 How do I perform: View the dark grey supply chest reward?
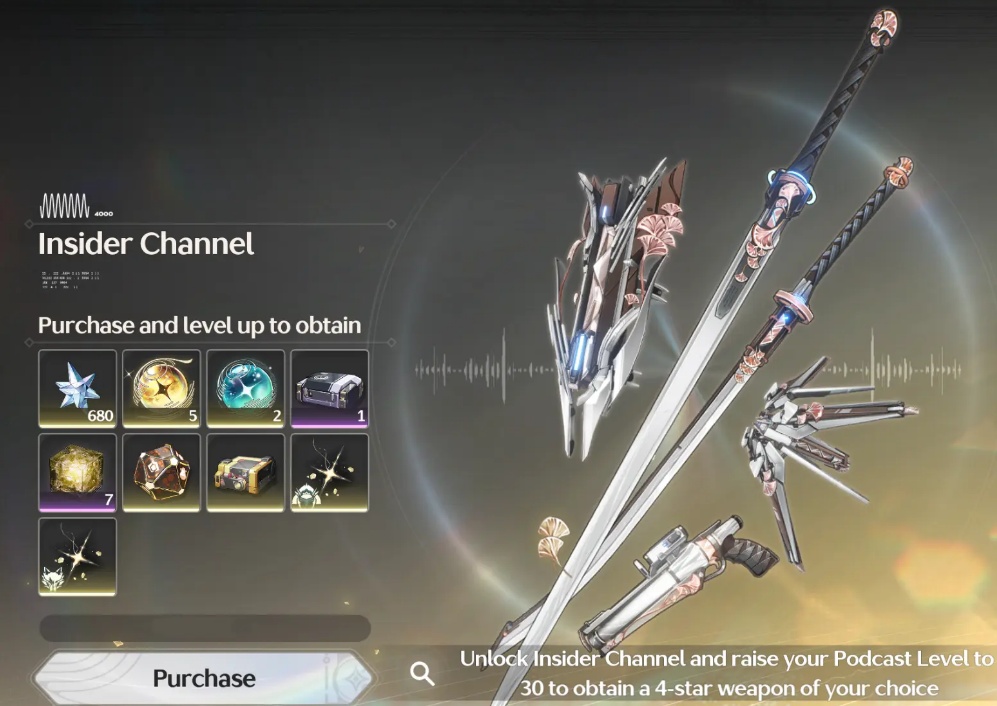pos(330,388)
